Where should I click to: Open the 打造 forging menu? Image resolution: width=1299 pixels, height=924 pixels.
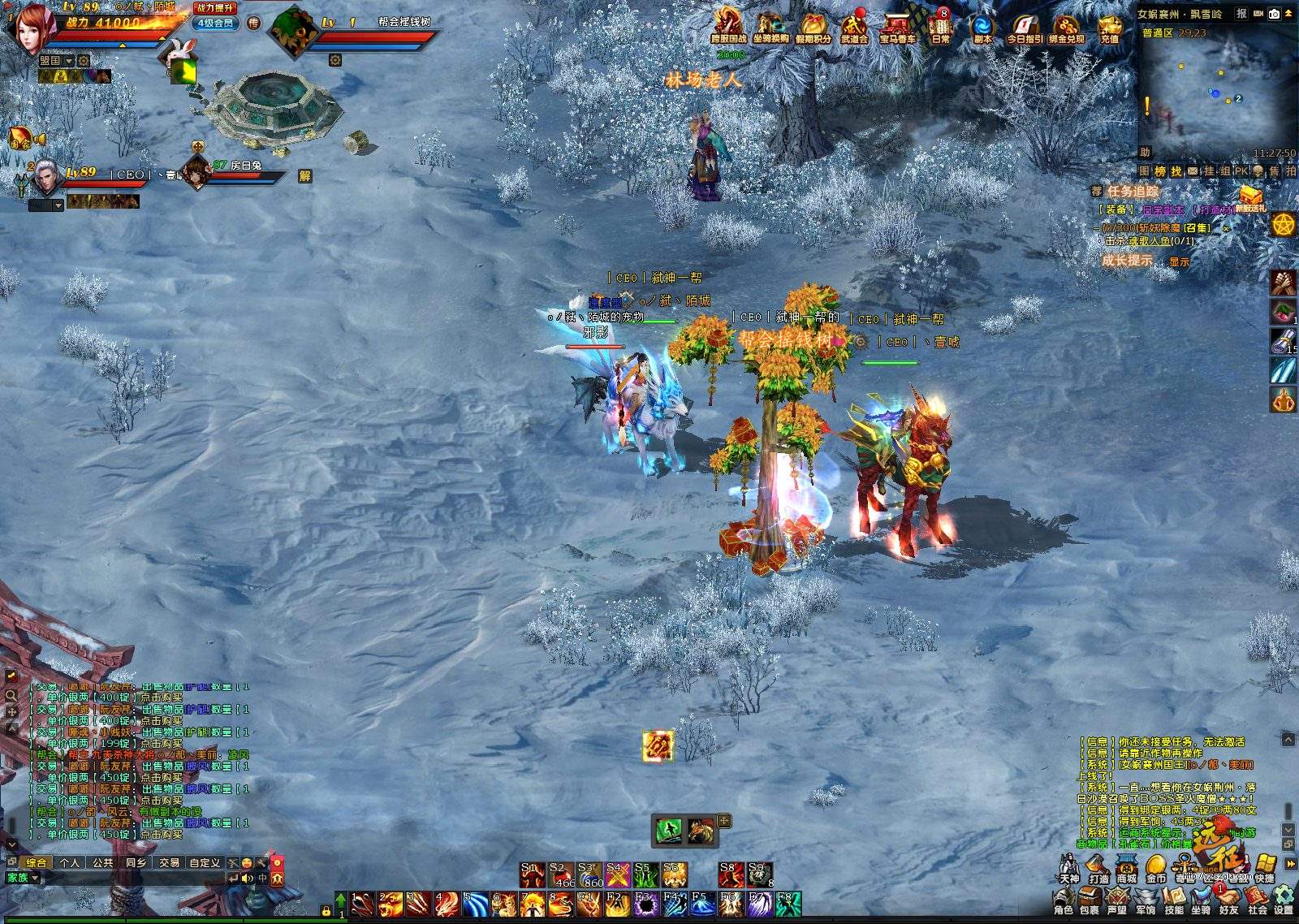pos(1098,868)
